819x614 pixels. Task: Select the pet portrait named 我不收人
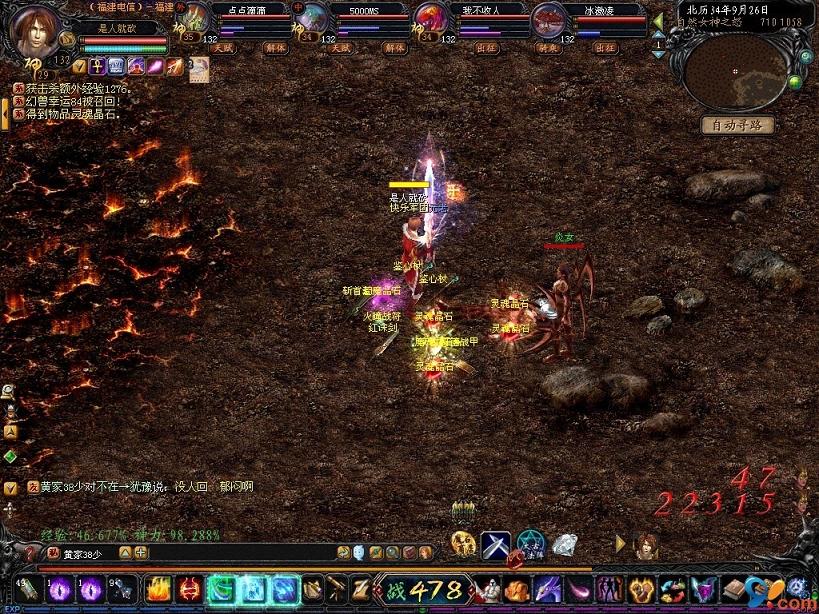point(431,18)
